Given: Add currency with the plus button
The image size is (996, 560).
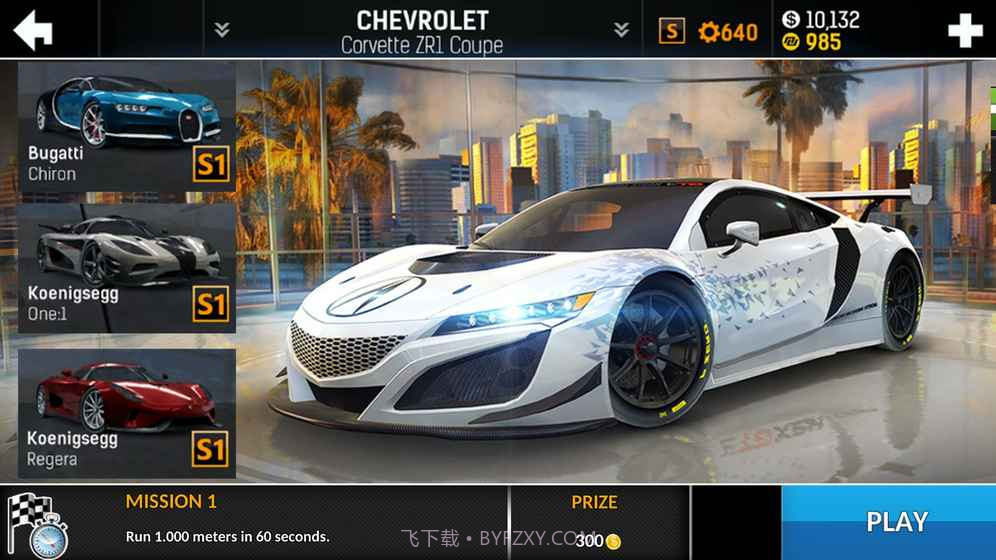Looking at the screenshot, I should click(965, 31).
